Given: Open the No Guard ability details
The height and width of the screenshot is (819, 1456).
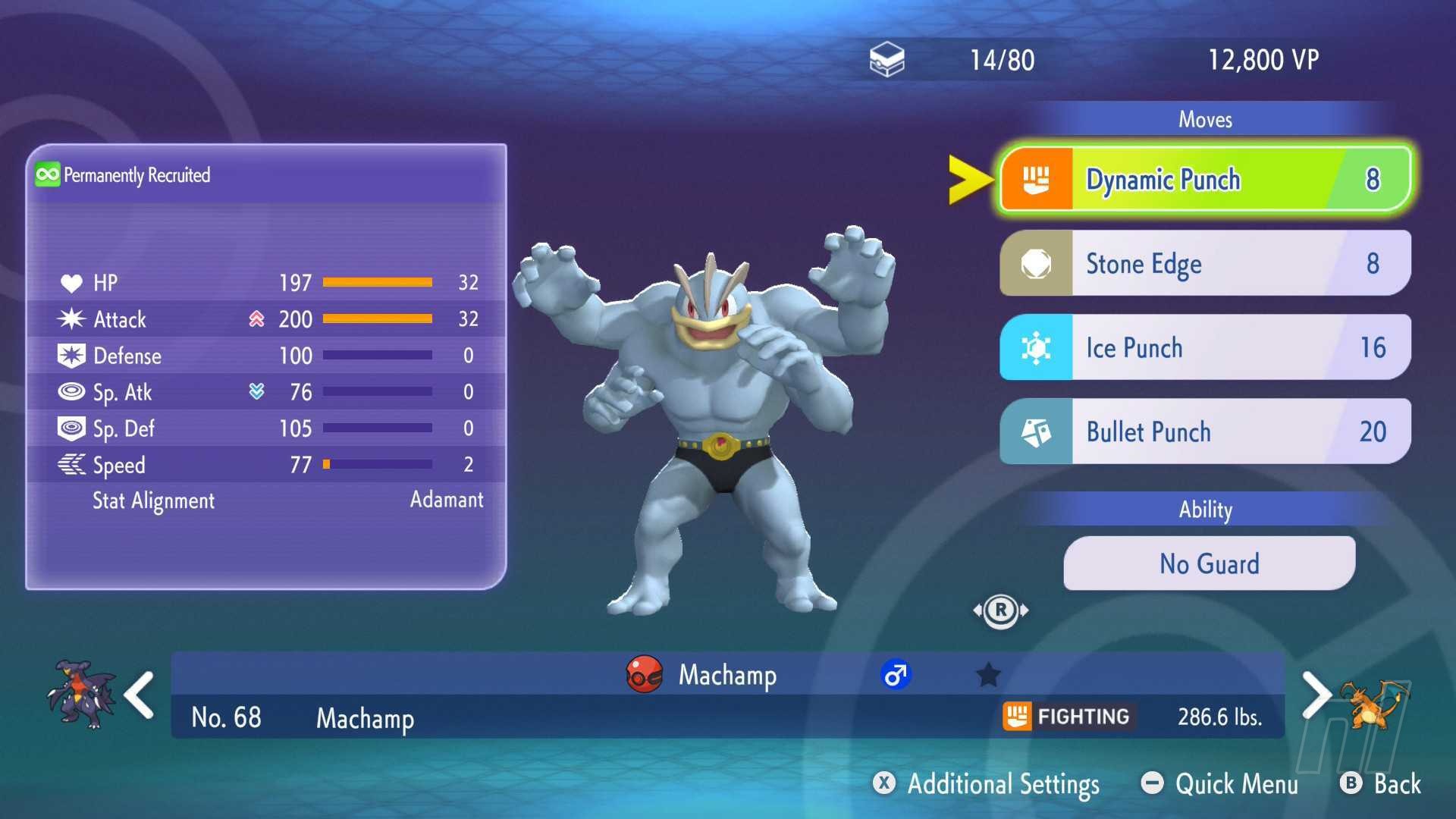Looking at the screenshot, I should coord(1209,563).
